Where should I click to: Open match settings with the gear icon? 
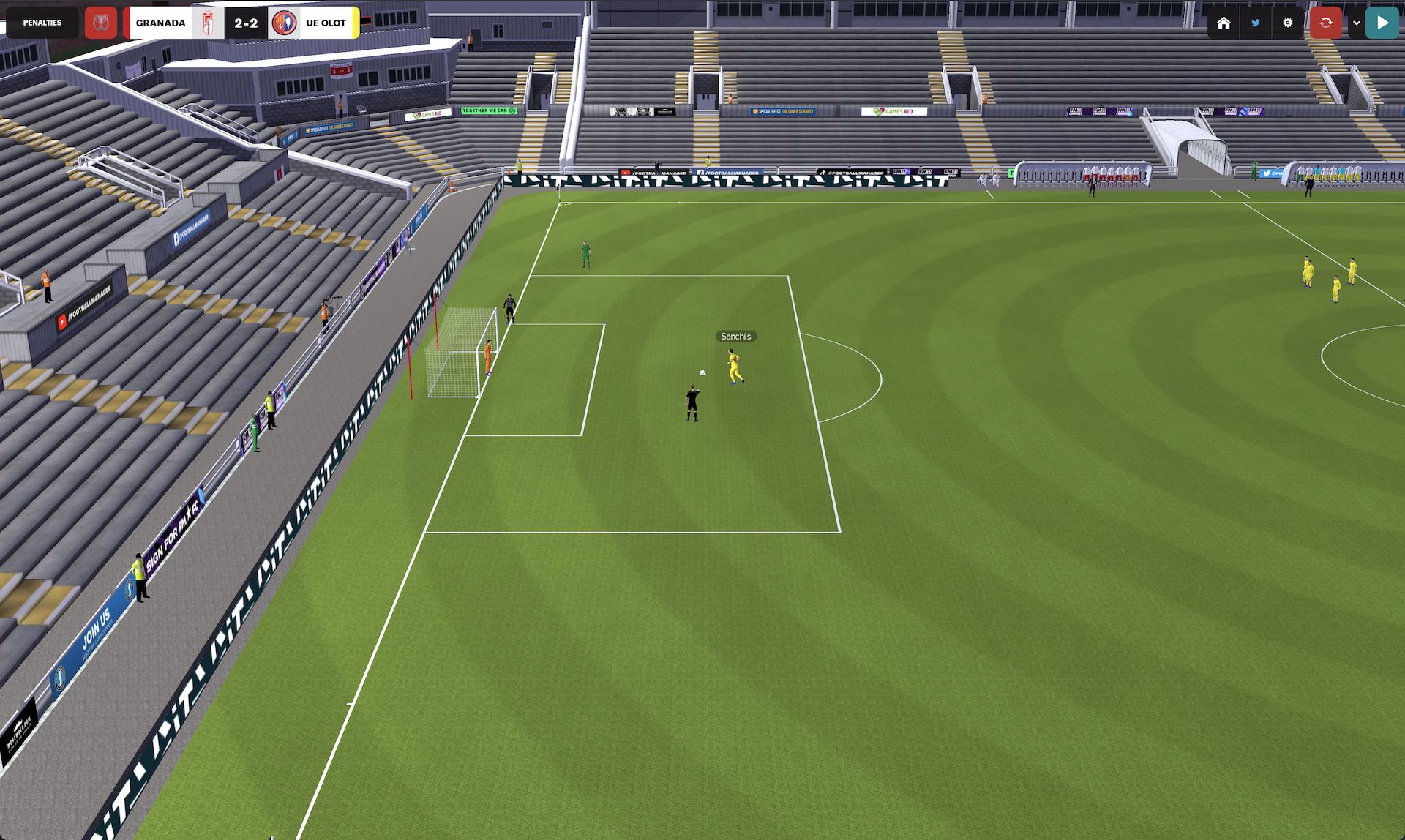[x=1288, y=23]
